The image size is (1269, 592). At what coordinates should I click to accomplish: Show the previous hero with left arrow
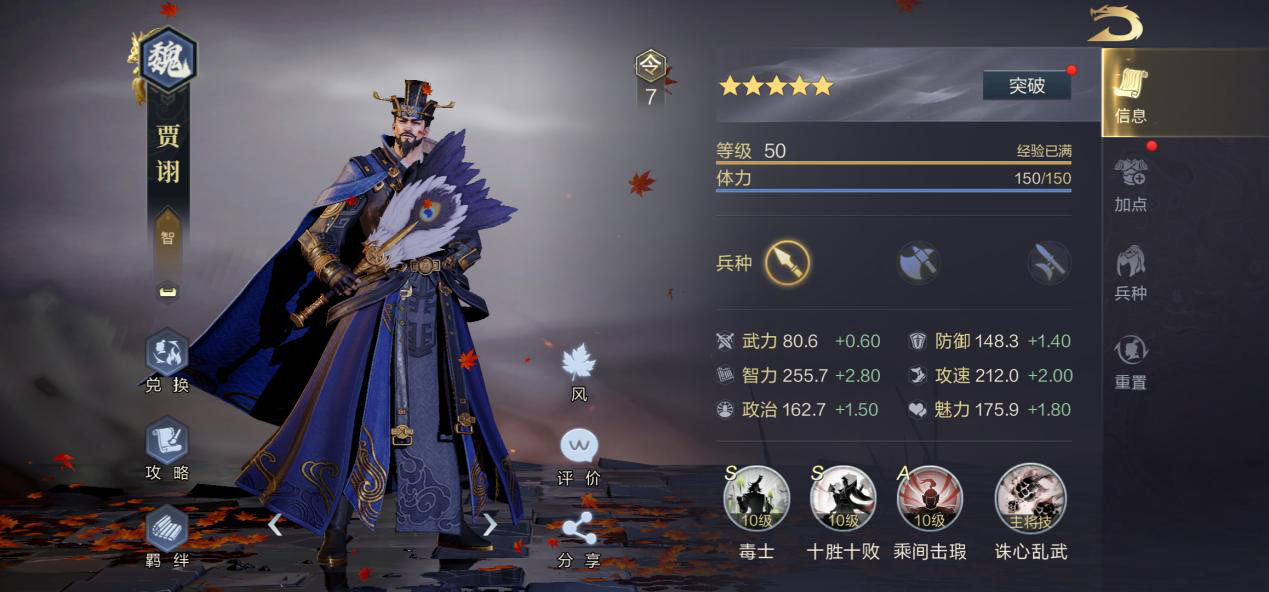[x=275, y=524]
